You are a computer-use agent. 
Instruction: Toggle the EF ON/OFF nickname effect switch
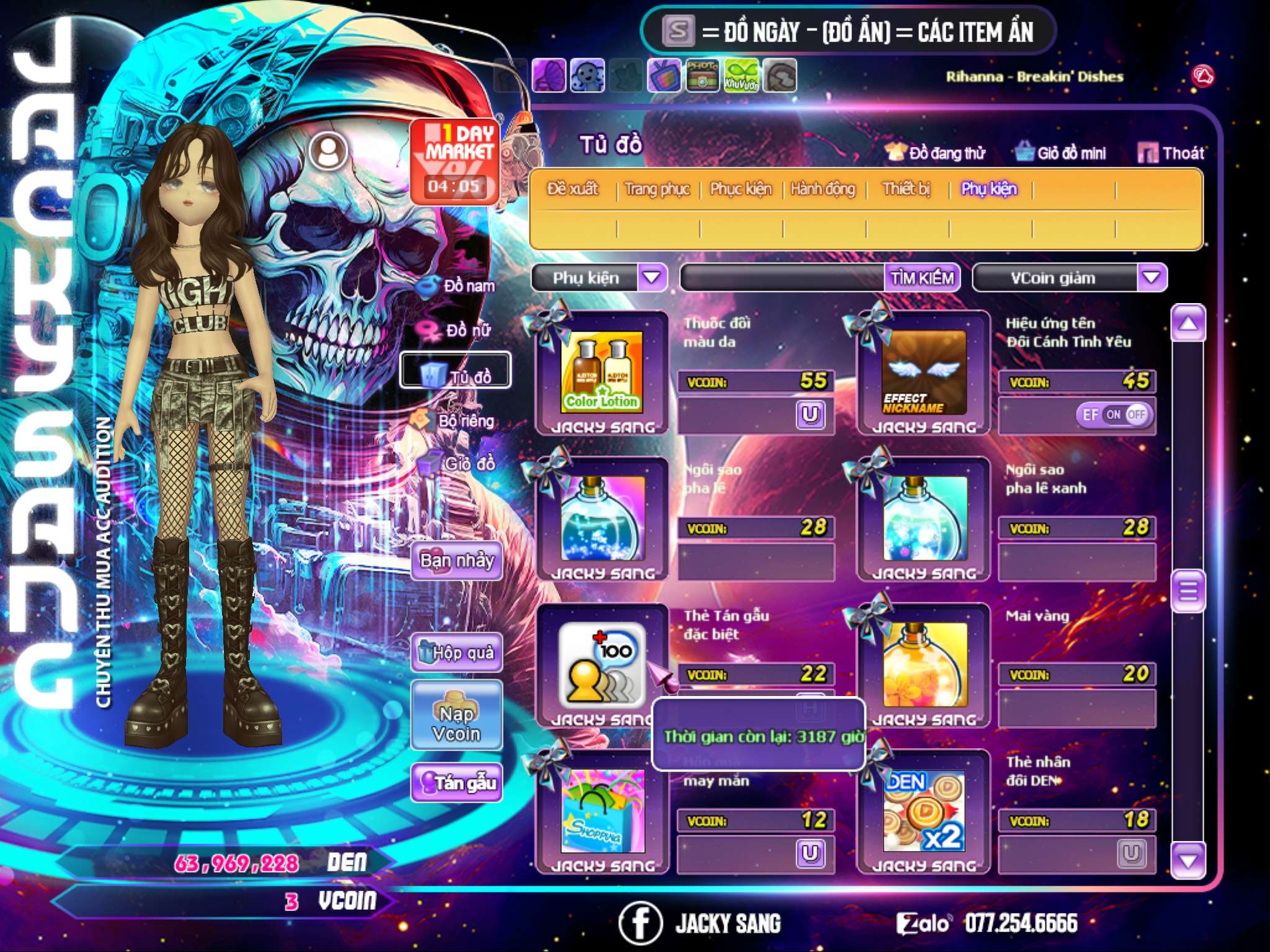[1114, 415]
